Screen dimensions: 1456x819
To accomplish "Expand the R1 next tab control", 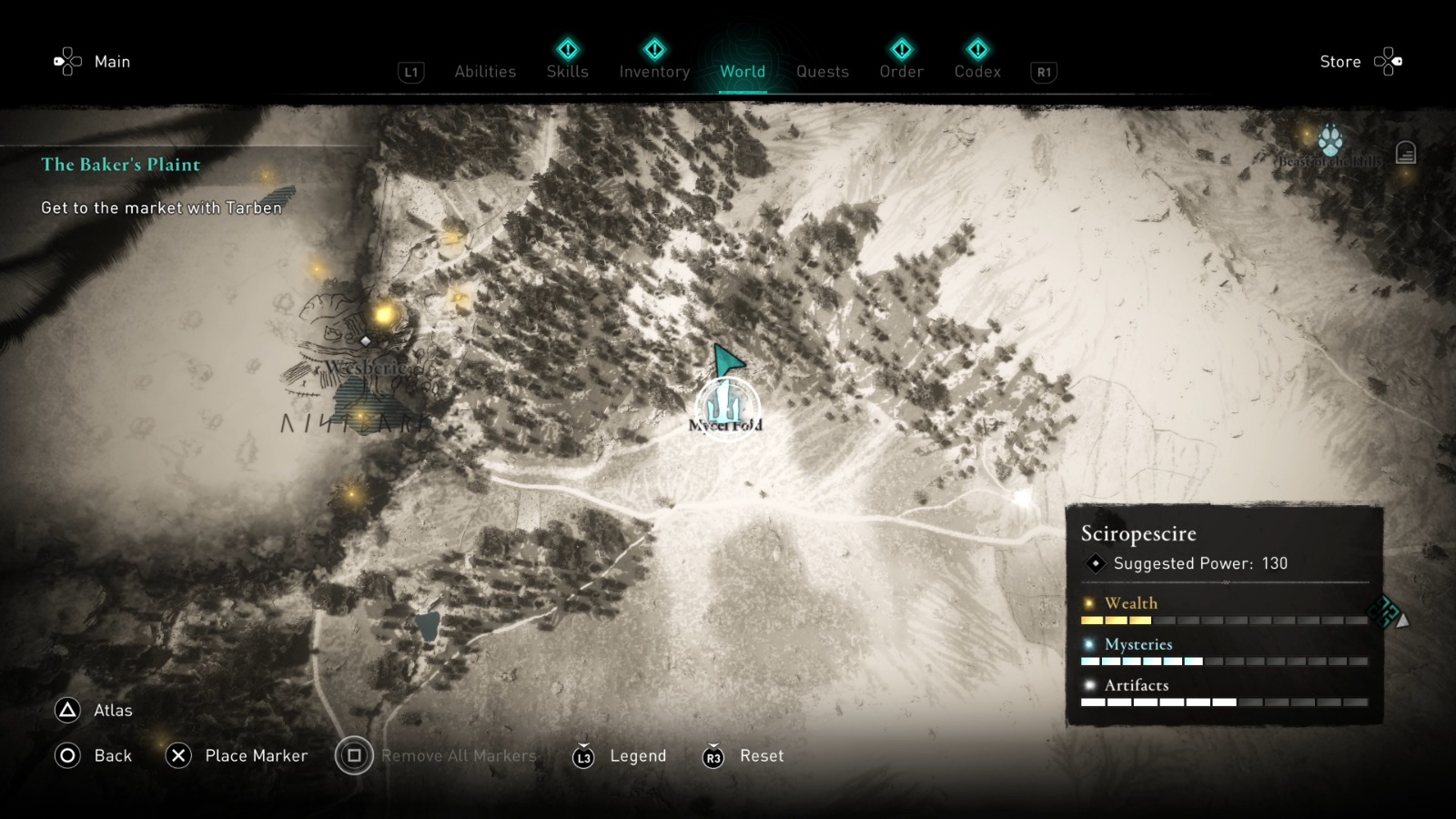I will (x=1042, y=71).
